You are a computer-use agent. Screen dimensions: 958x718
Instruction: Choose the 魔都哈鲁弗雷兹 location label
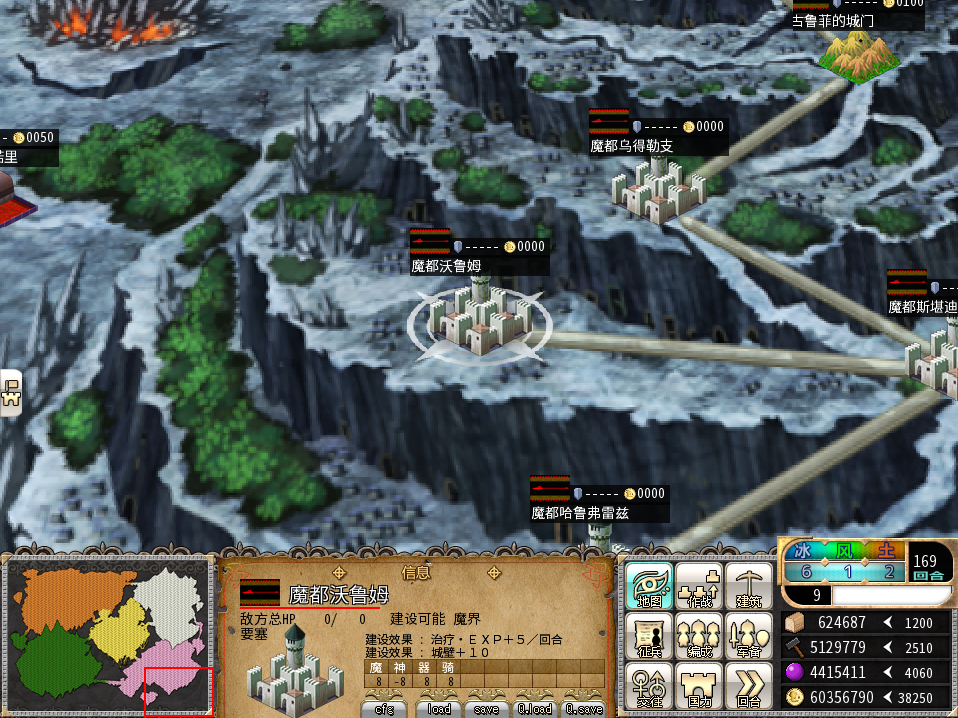click(581, 513)
